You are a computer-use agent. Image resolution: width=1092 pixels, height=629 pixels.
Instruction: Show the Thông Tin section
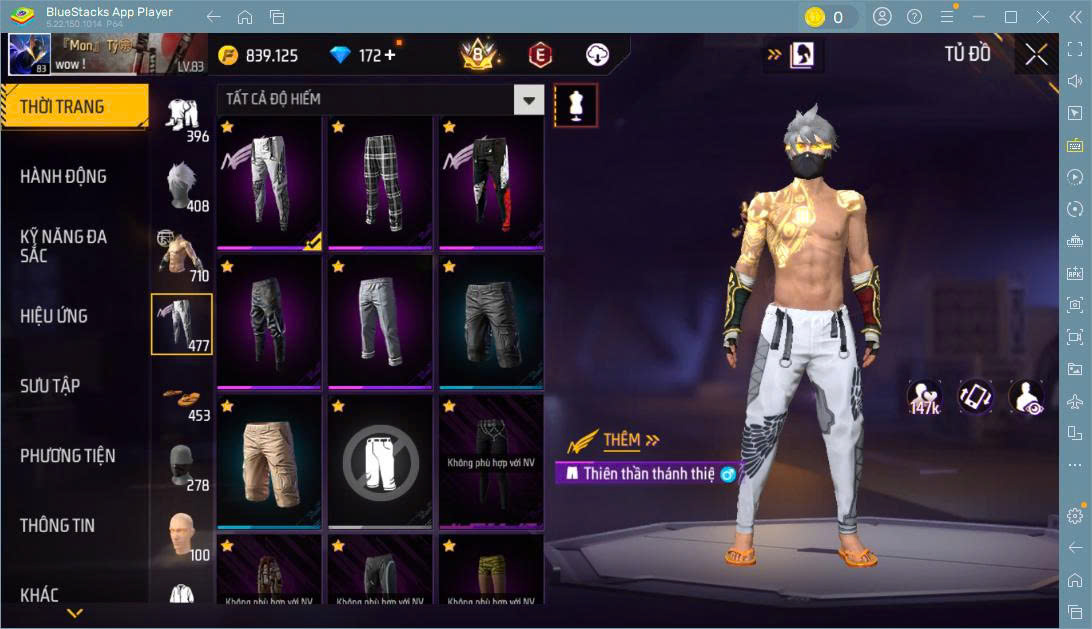(x=59, y=526)
